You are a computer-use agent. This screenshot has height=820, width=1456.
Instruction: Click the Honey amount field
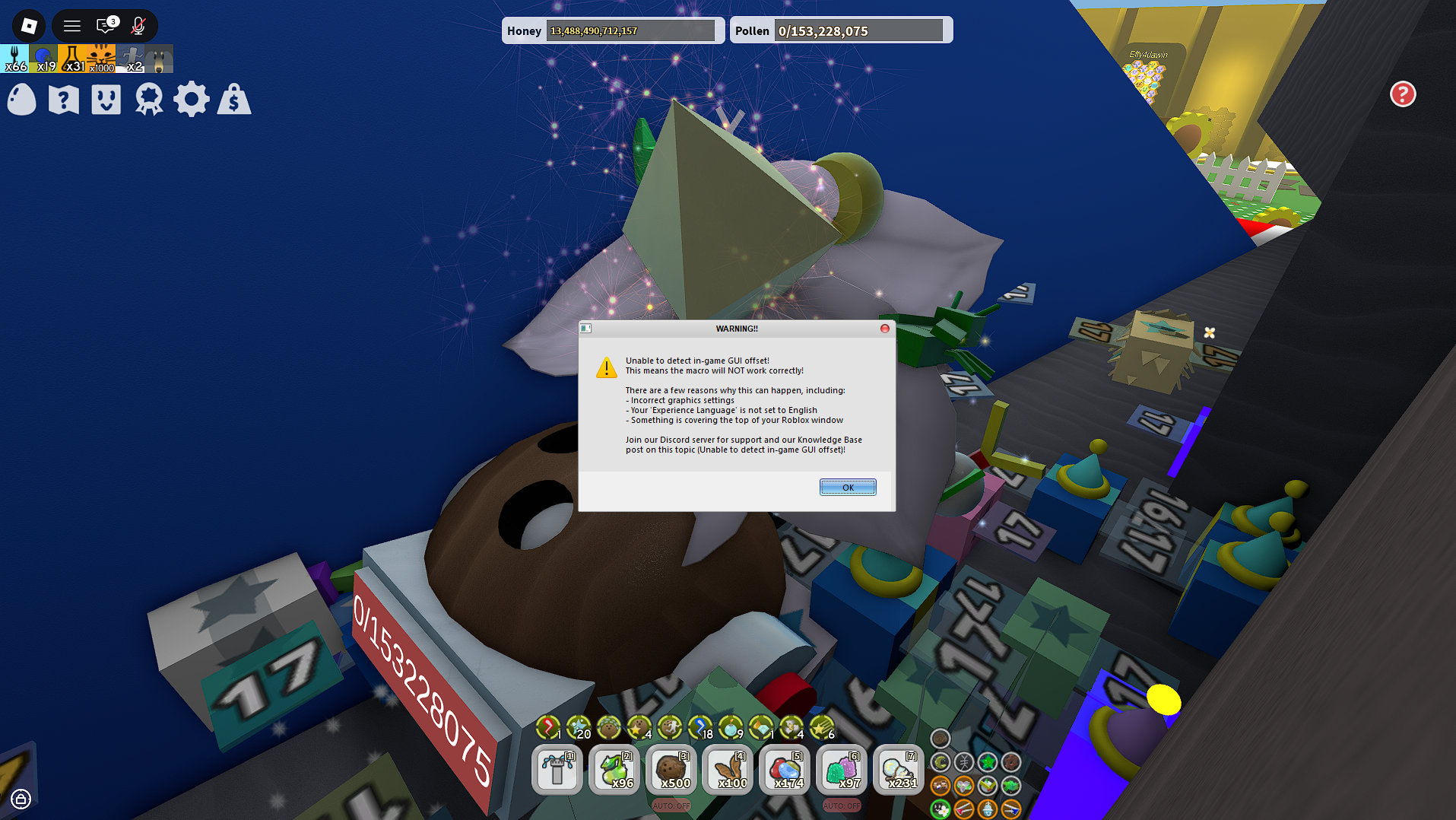(x=631, y=30)
